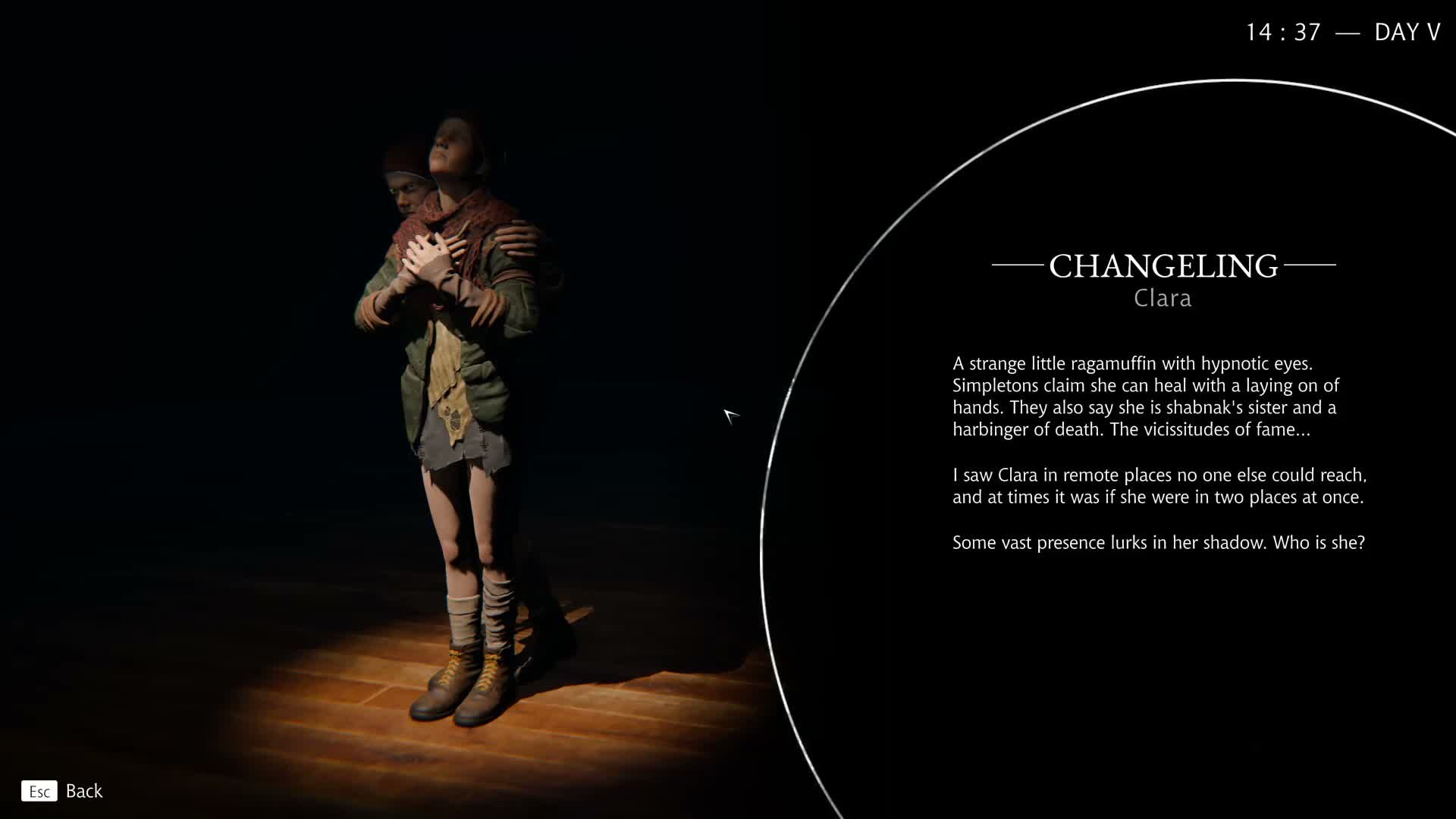Click the clock showing 14:37
Screen dimensions: 1456x819
click(1282, 32)
